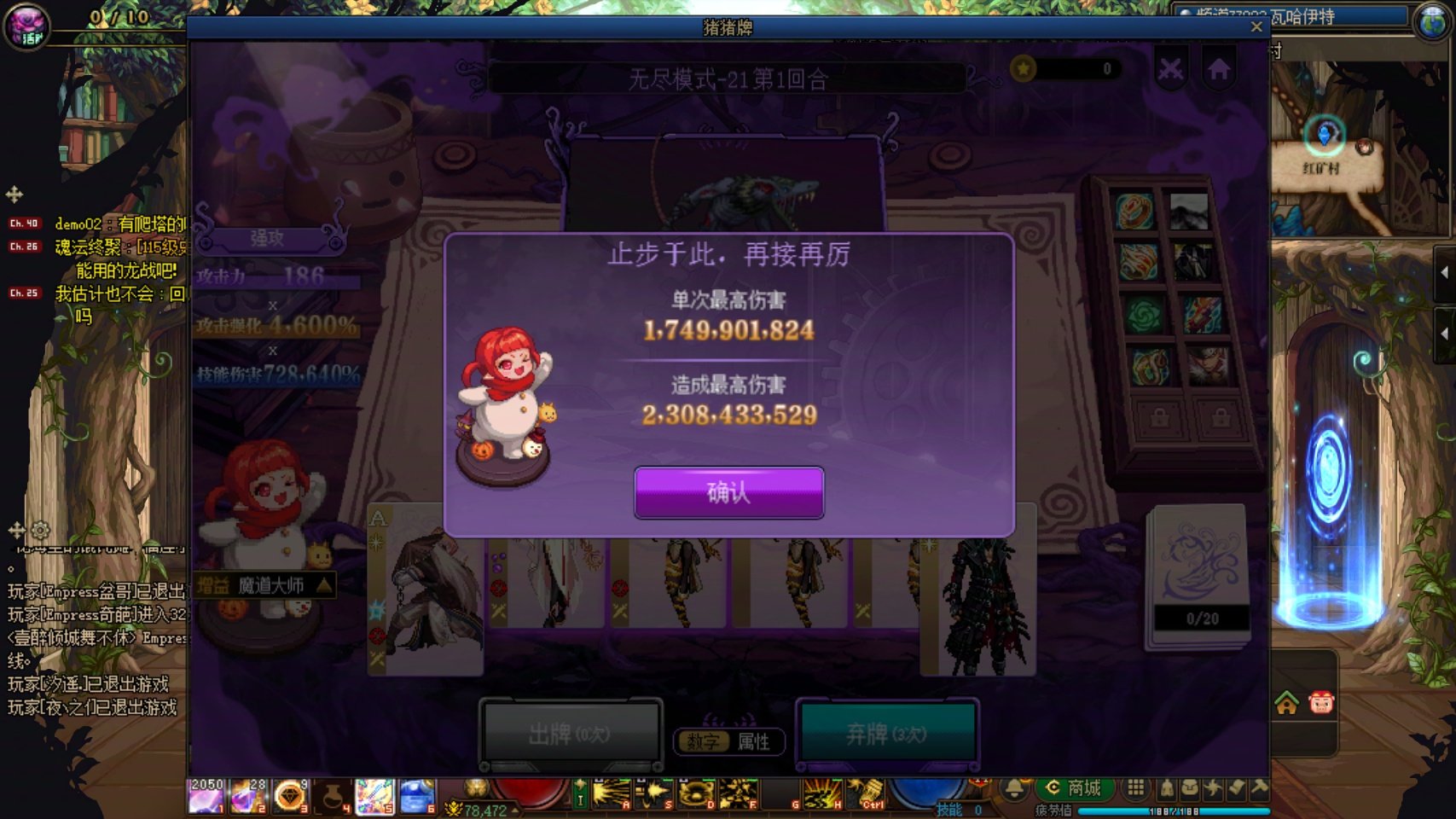This screenshot has width=1456, height=819.
Task: Switch the card view to 属性 mode
Action: (754, 741)
